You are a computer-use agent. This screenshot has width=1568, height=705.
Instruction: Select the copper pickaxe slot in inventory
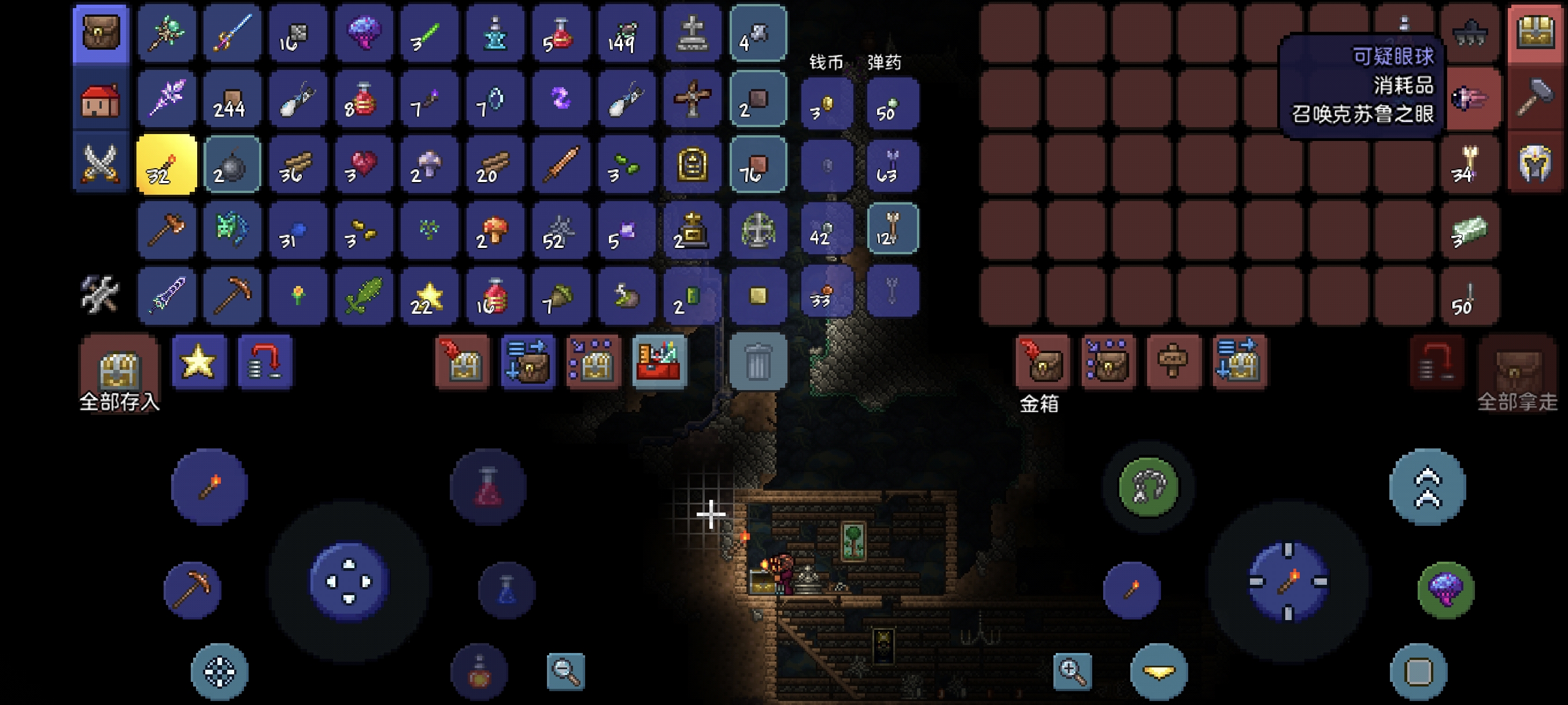pos(232,296)
